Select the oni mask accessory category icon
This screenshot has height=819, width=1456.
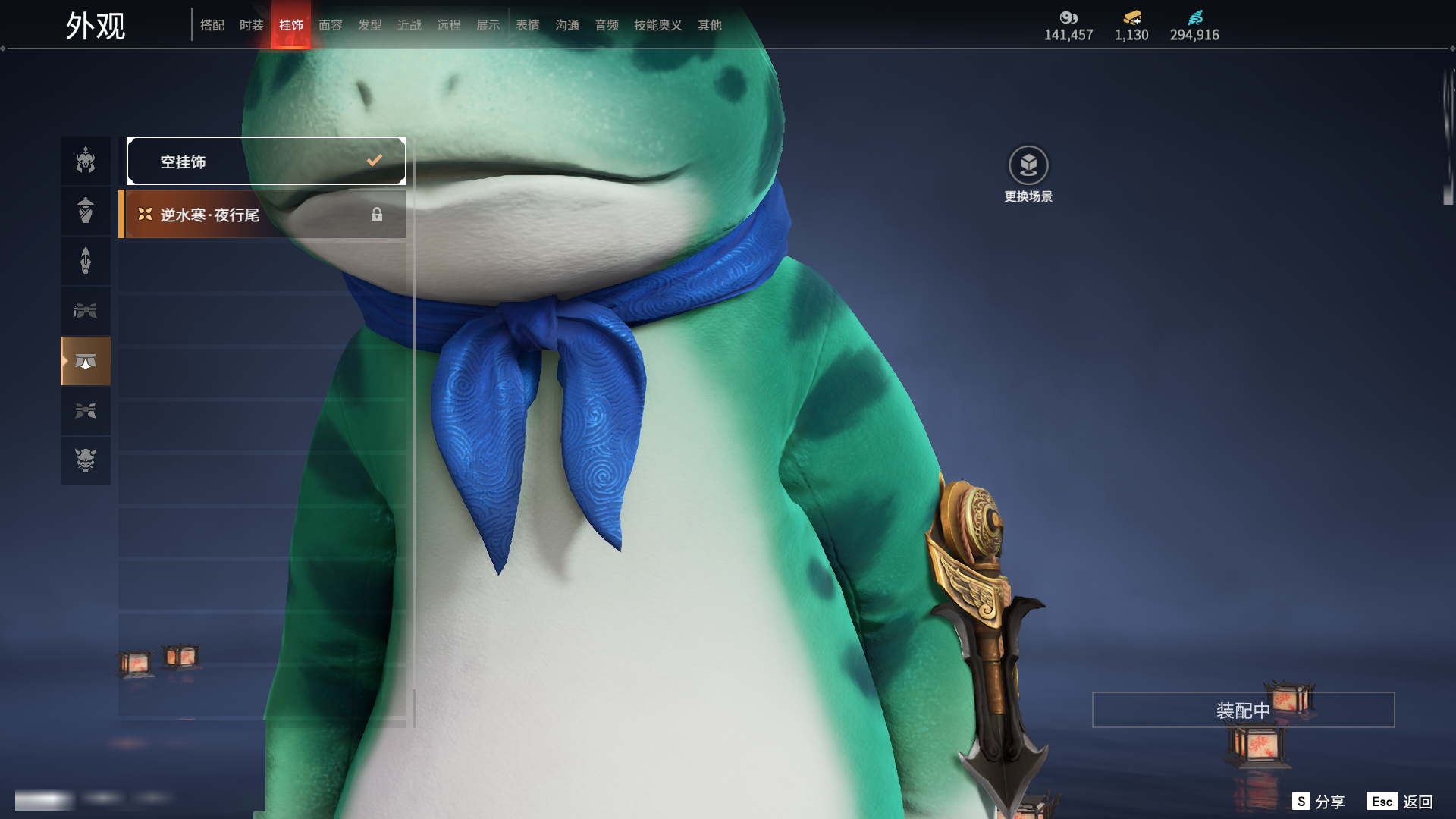click(86, 460)
